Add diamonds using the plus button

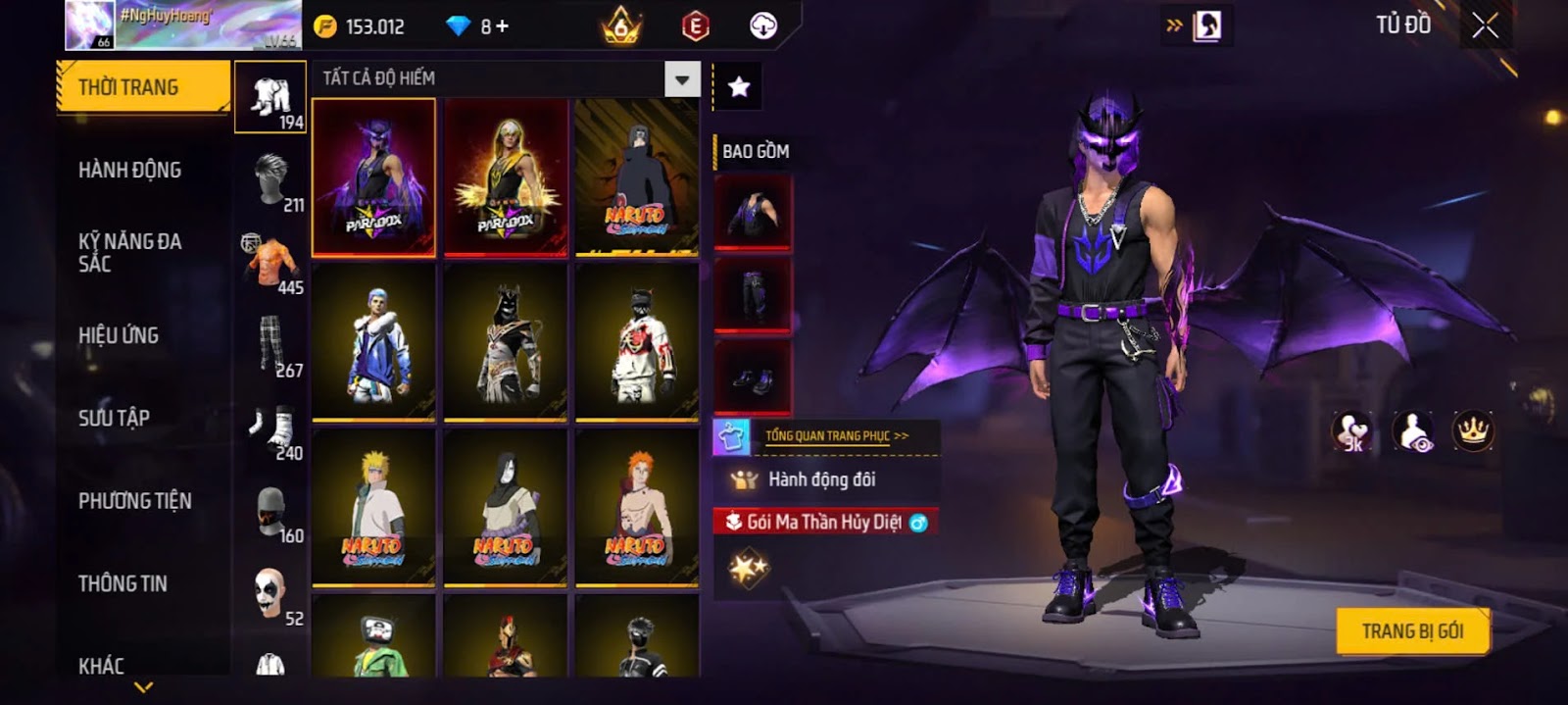click(x=502, y=26)
